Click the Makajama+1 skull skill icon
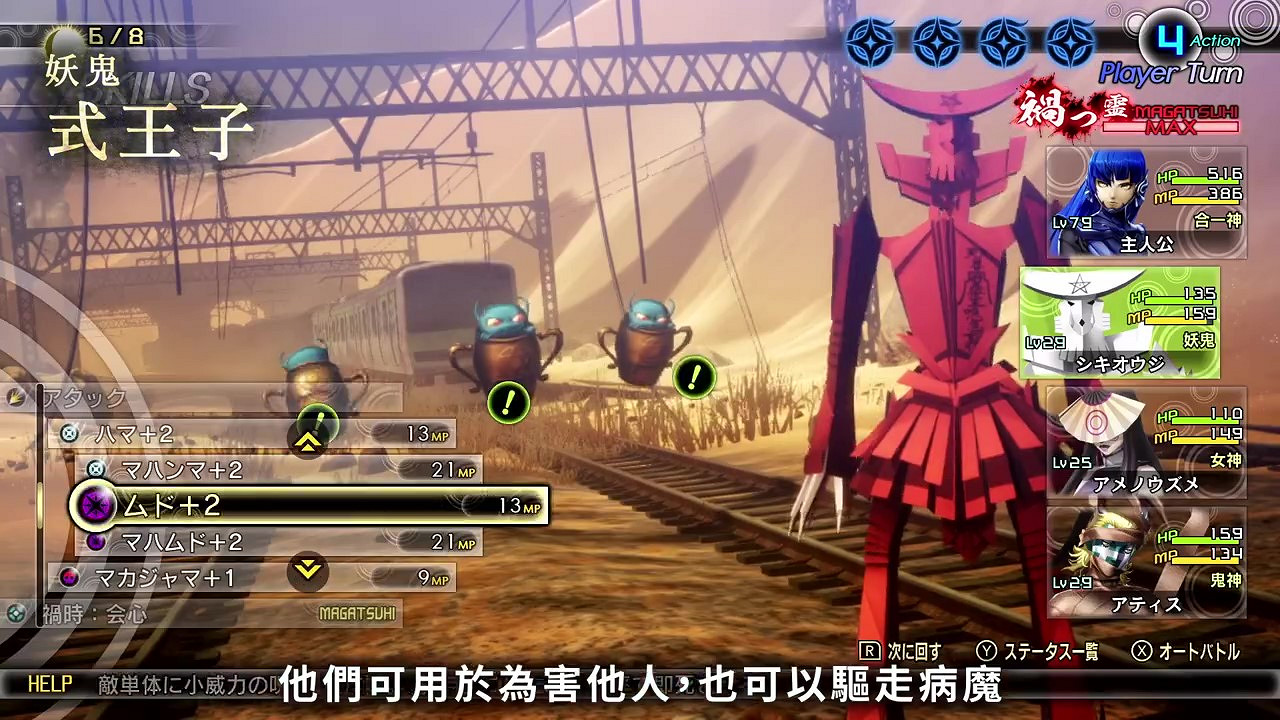 pos(68,578)
